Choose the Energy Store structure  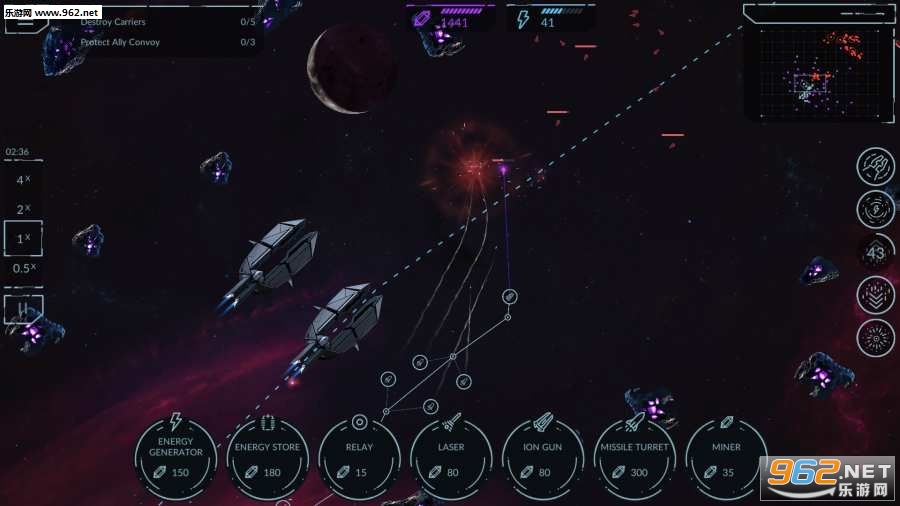267,457
